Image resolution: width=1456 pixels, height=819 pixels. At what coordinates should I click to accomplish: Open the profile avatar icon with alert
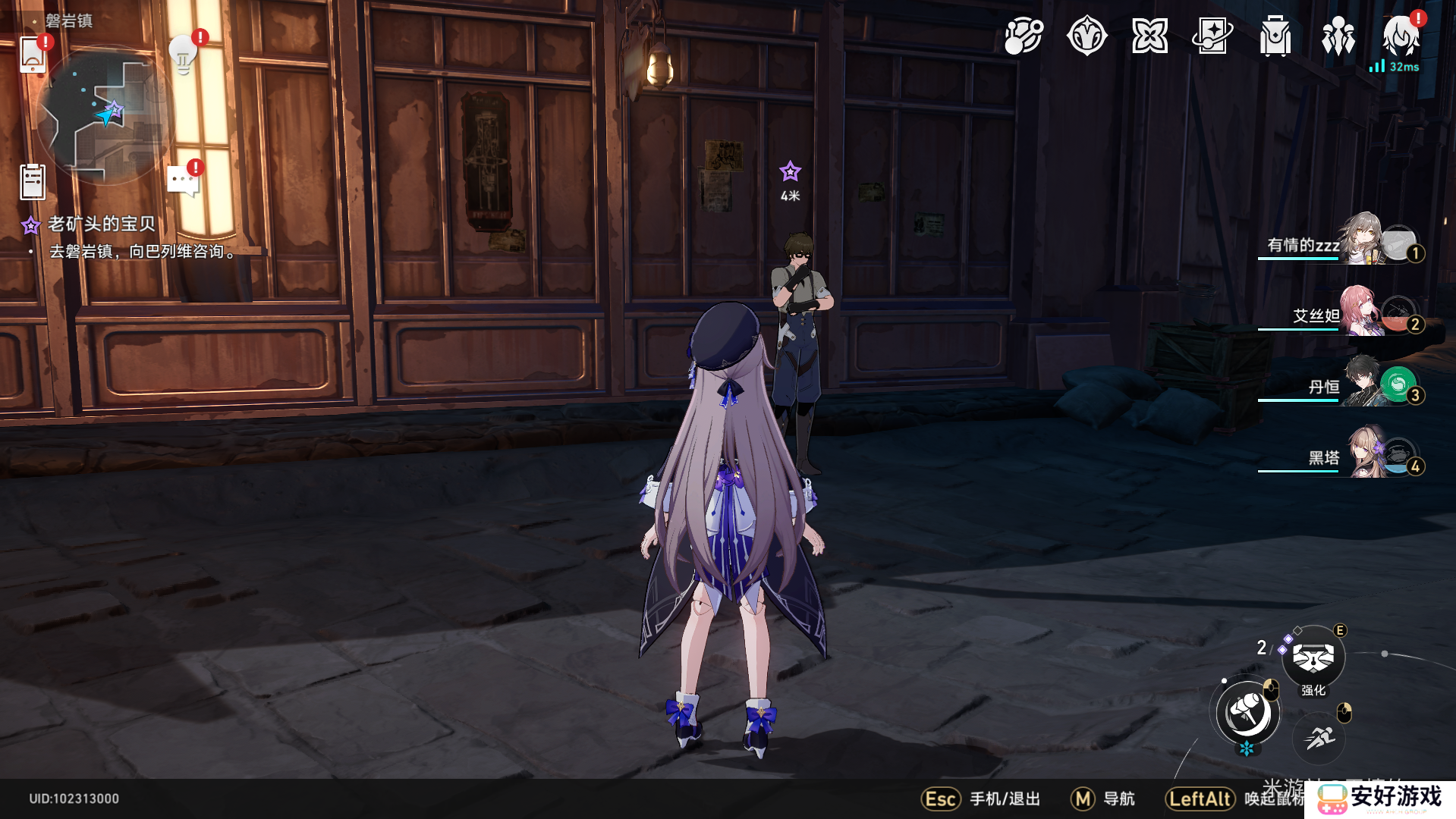pos(1401,36)
